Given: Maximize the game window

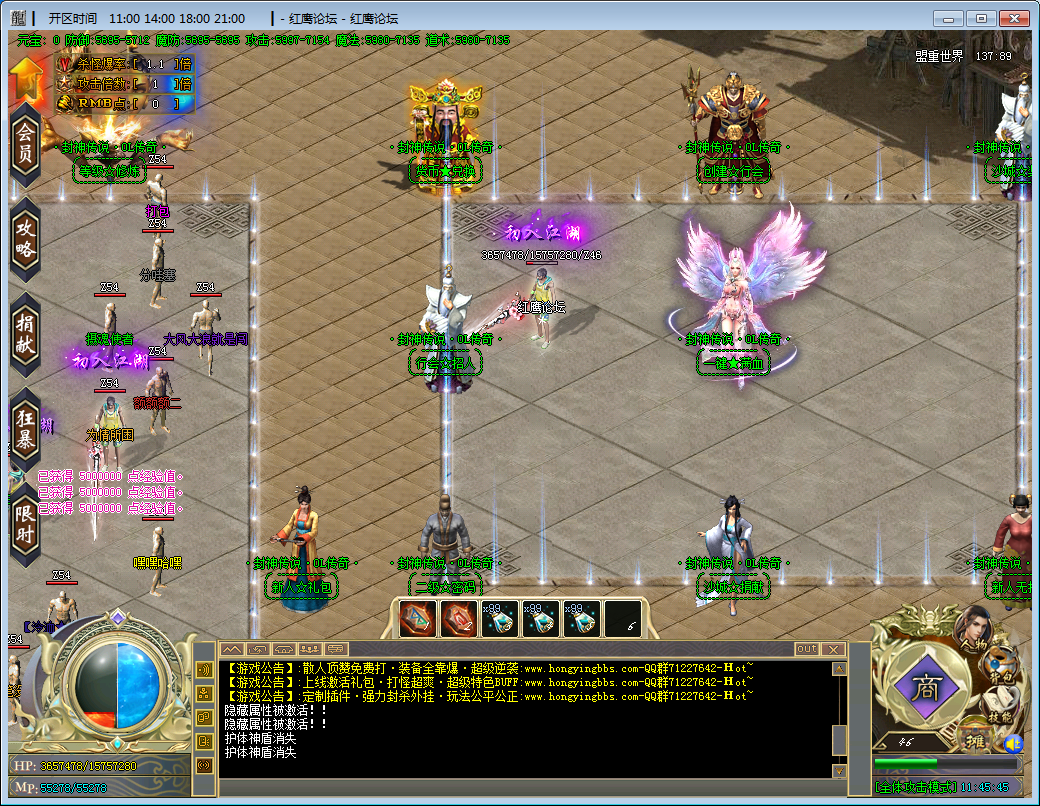Looking at the screenshot, I should click(982, 18).
